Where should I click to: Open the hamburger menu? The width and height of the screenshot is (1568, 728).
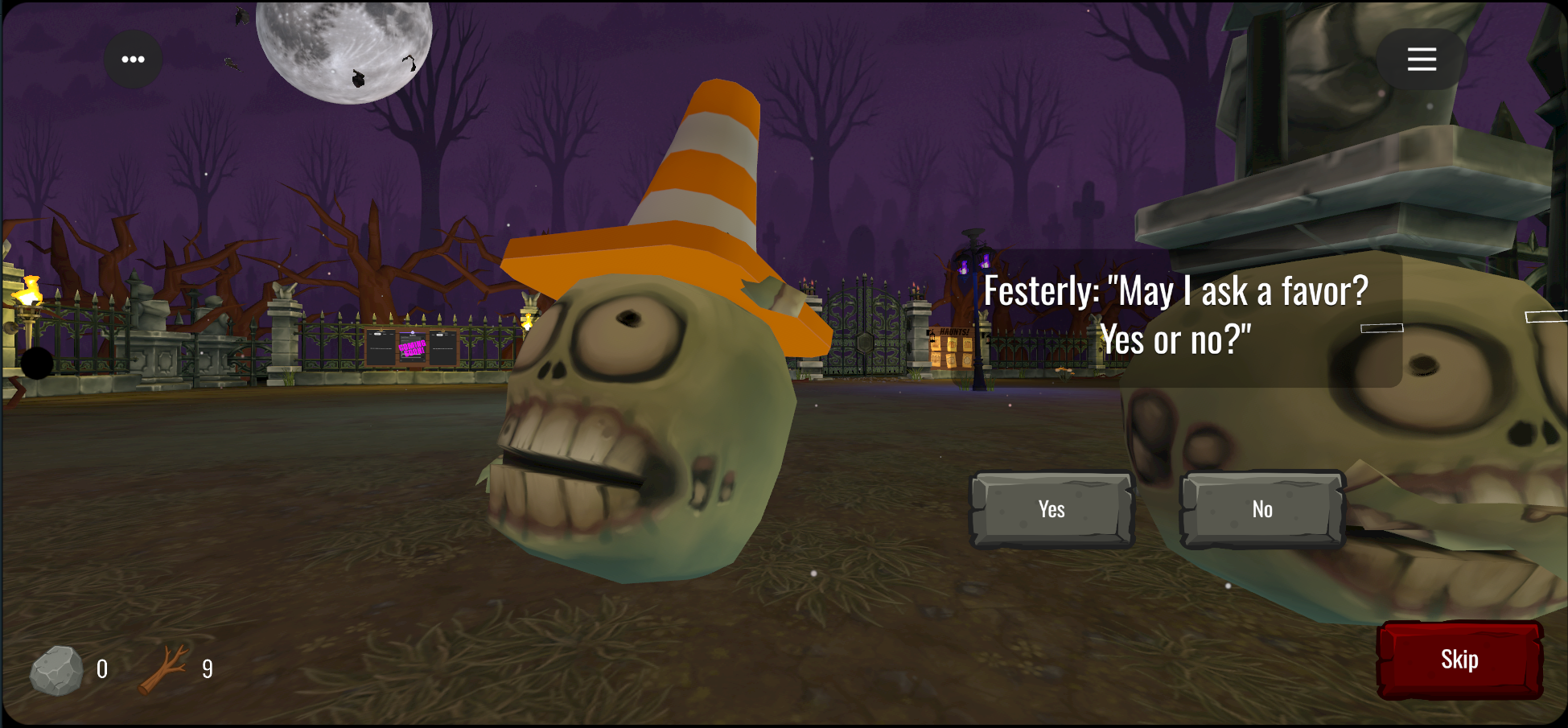tap(1421, 60)
